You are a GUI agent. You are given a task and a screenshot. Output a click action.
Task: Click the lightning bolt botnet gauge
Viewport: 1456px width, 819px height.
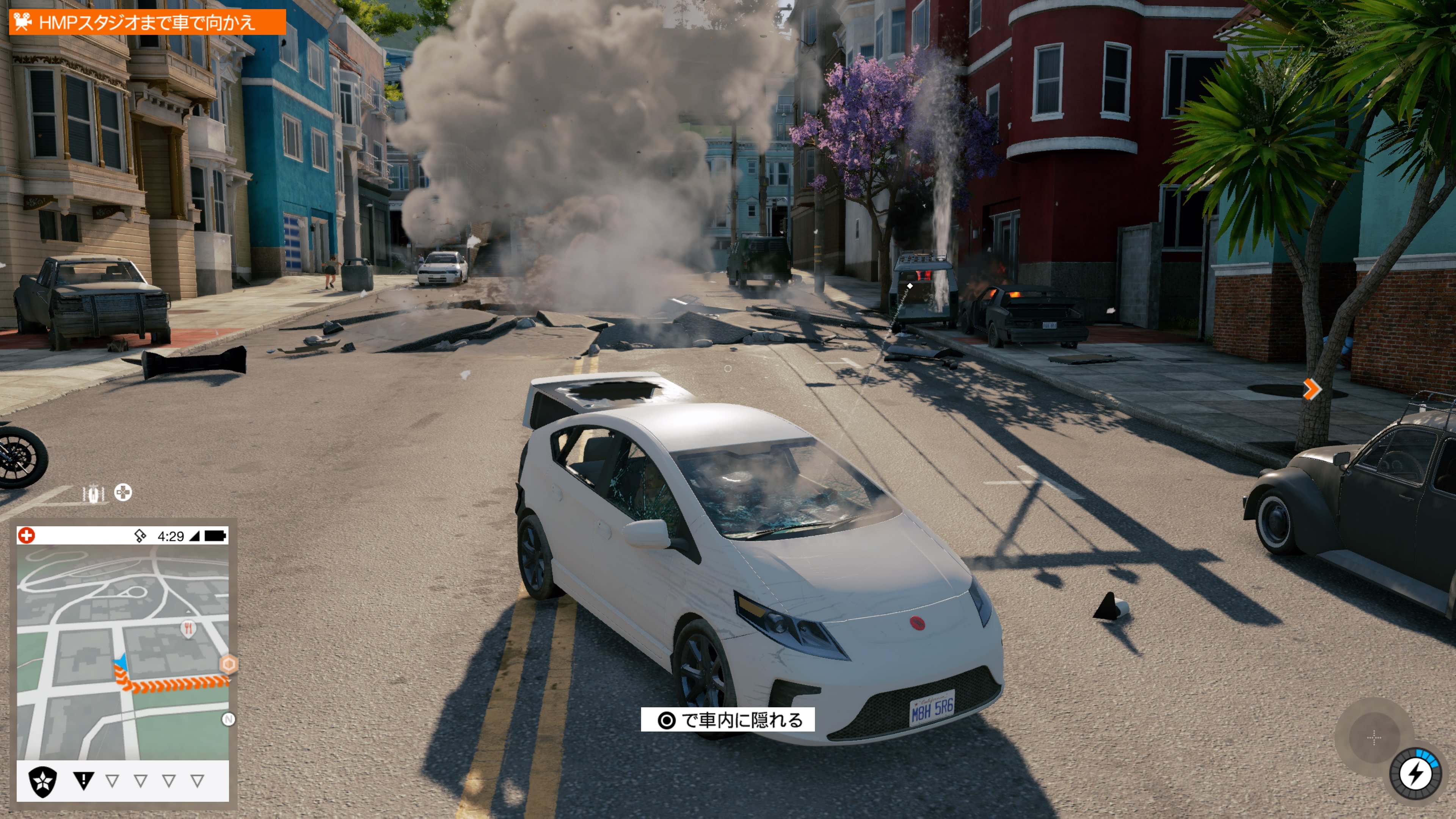(x=1417, y=773)
